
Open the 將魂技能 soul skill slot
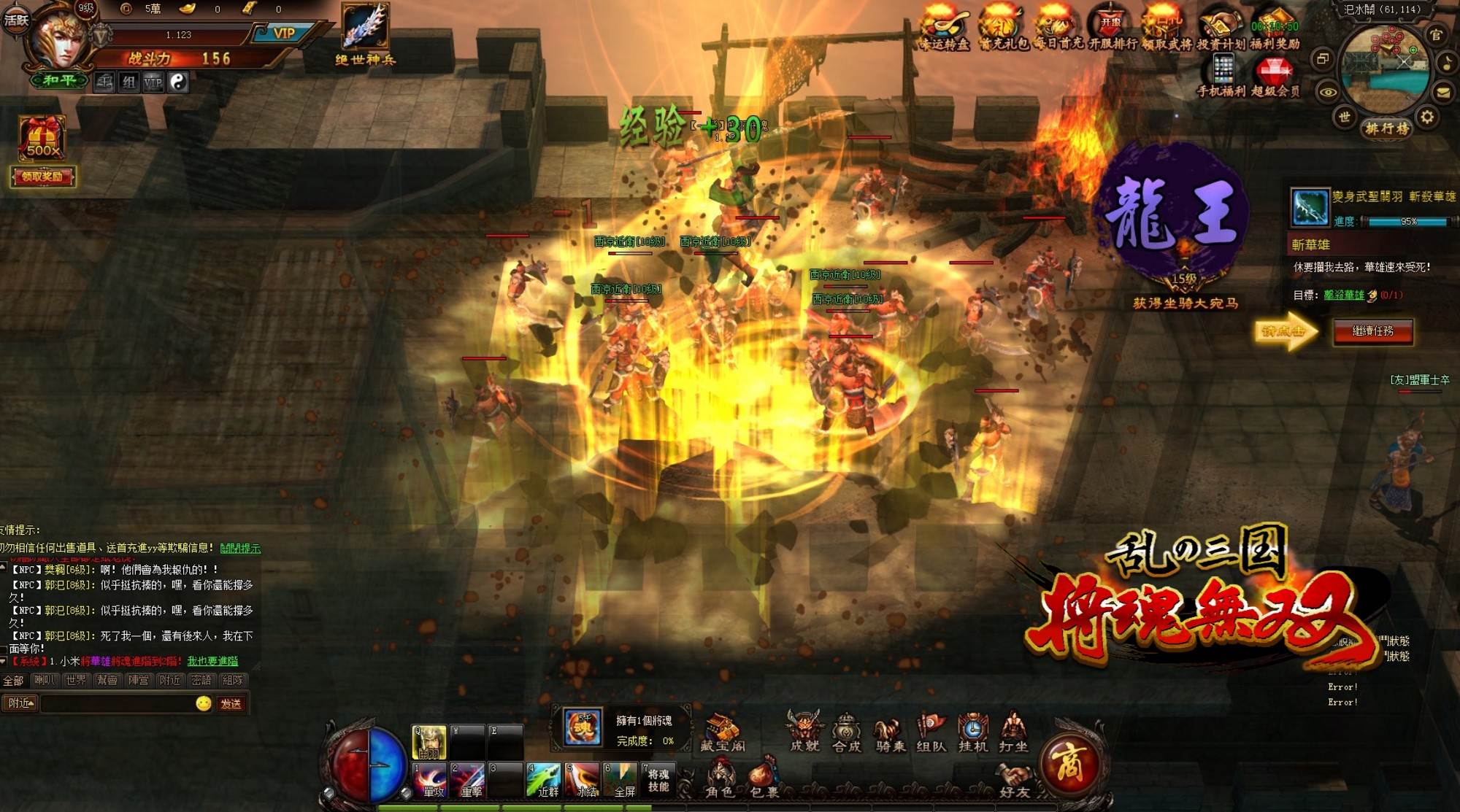coord(658,780)
